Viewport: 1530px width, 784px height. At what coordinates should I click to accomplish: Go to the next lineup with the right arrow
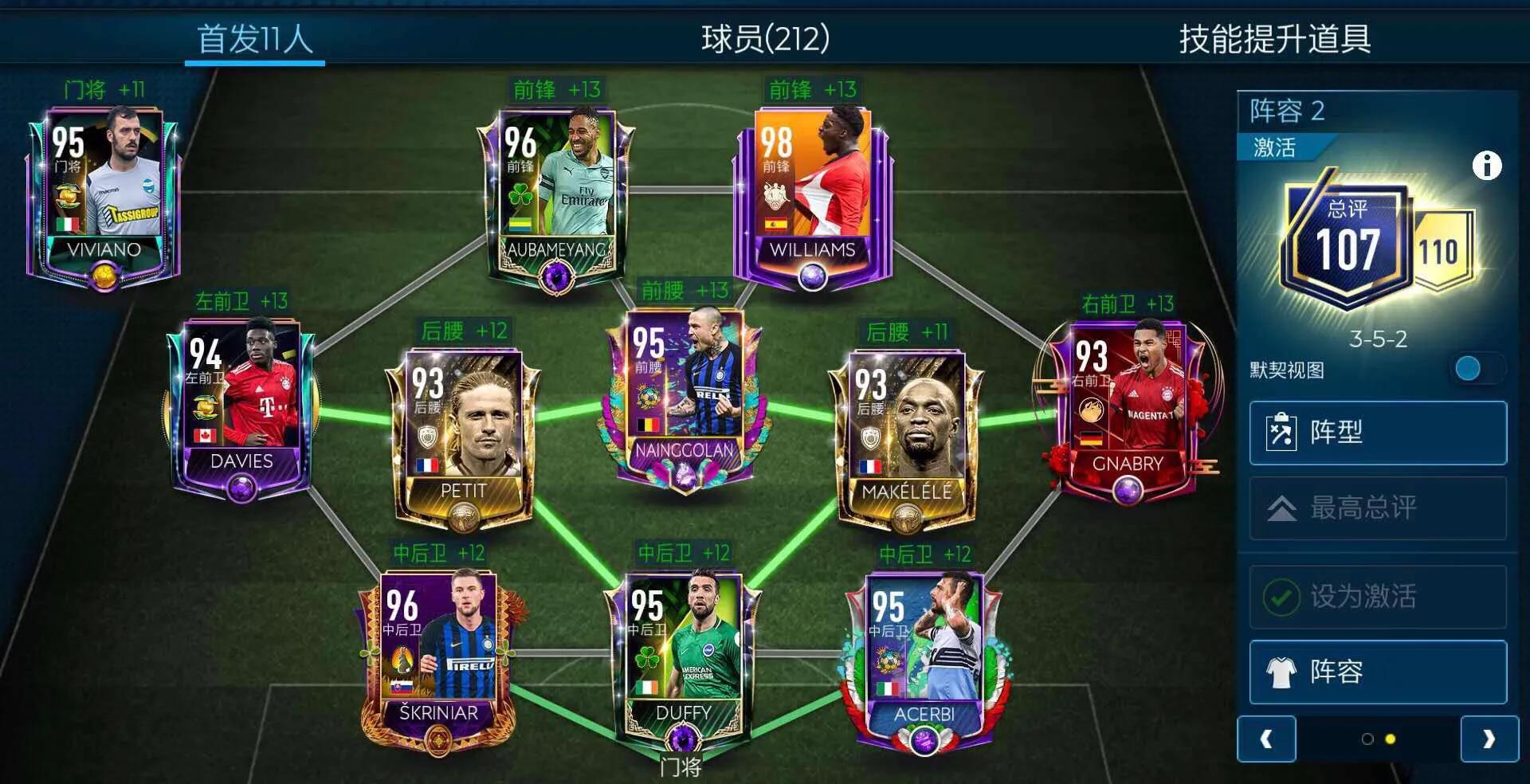[1489, 739]
